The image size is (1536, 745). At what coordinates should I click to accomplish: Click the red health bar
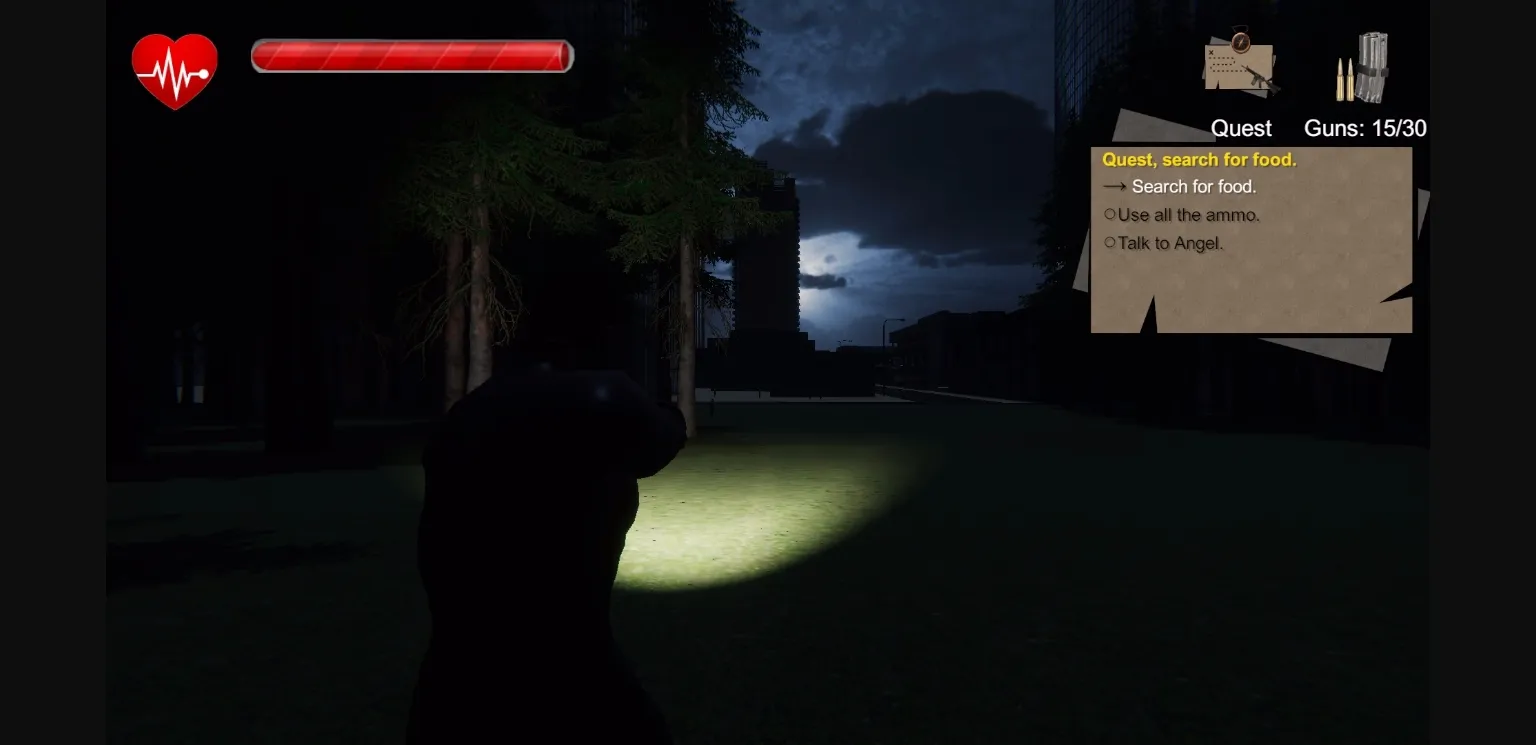point(411,56)
